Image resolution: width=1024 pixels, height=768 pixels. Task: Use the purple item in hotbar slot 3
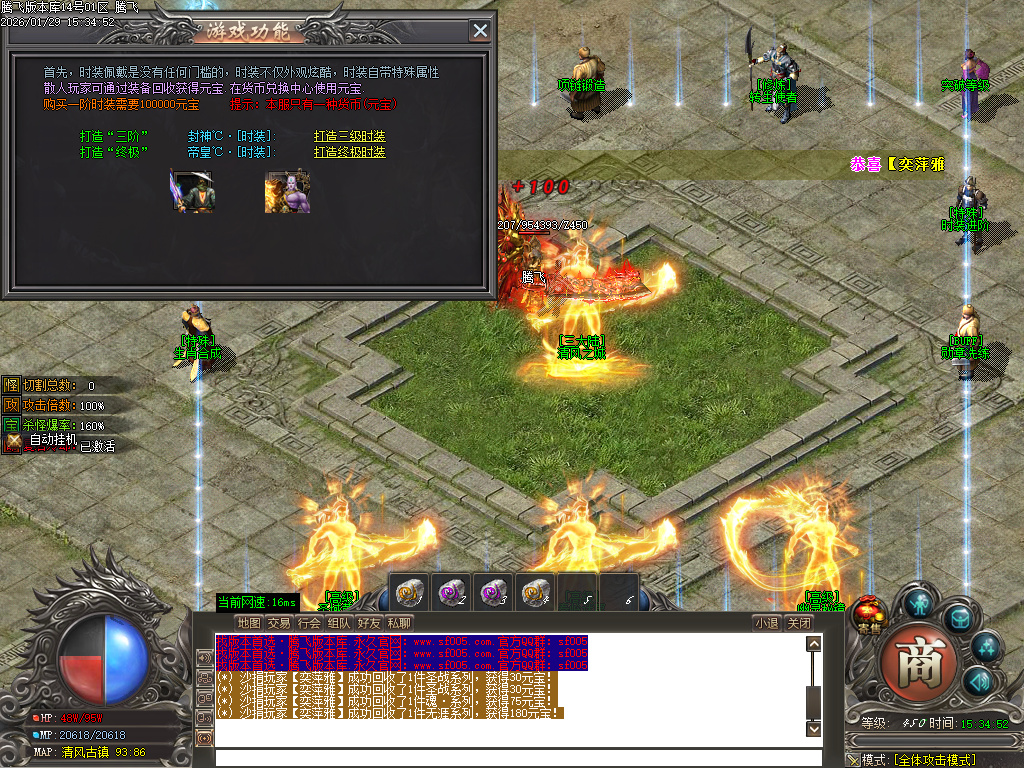492,592
